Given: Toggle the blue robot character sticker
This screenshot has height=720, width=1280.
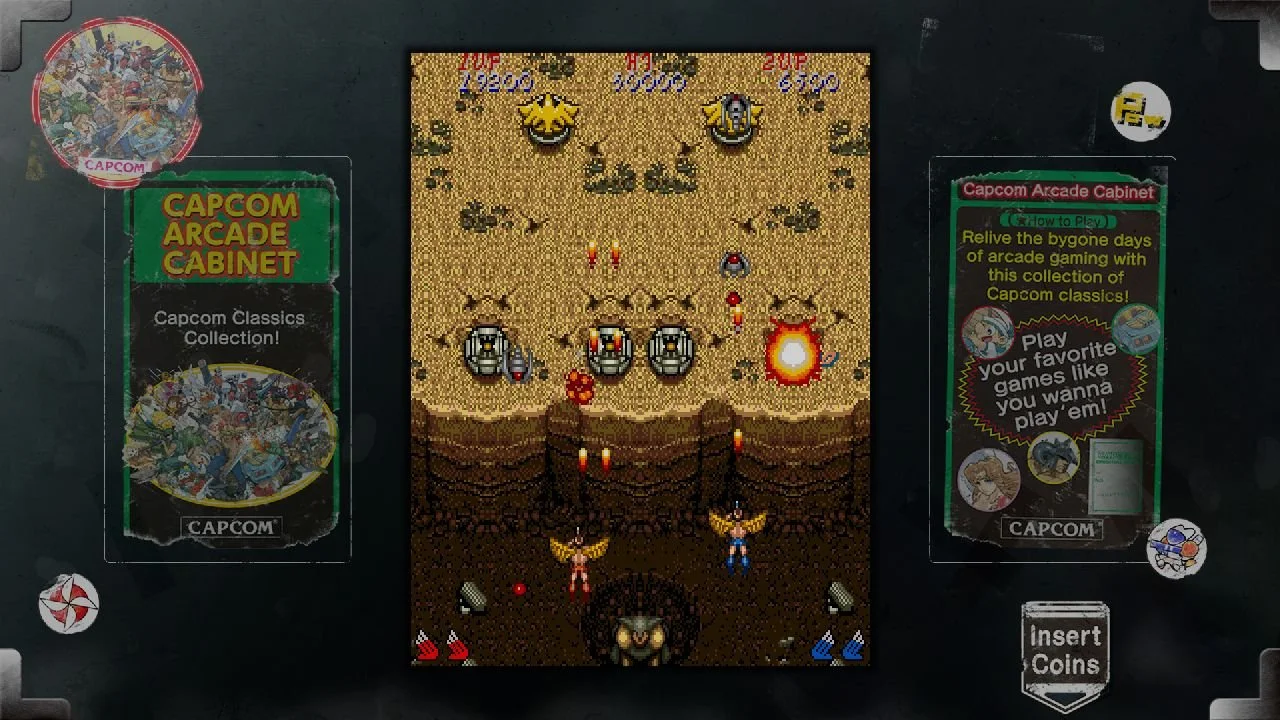Looking at the screenshot, I should coord(1177,545).
